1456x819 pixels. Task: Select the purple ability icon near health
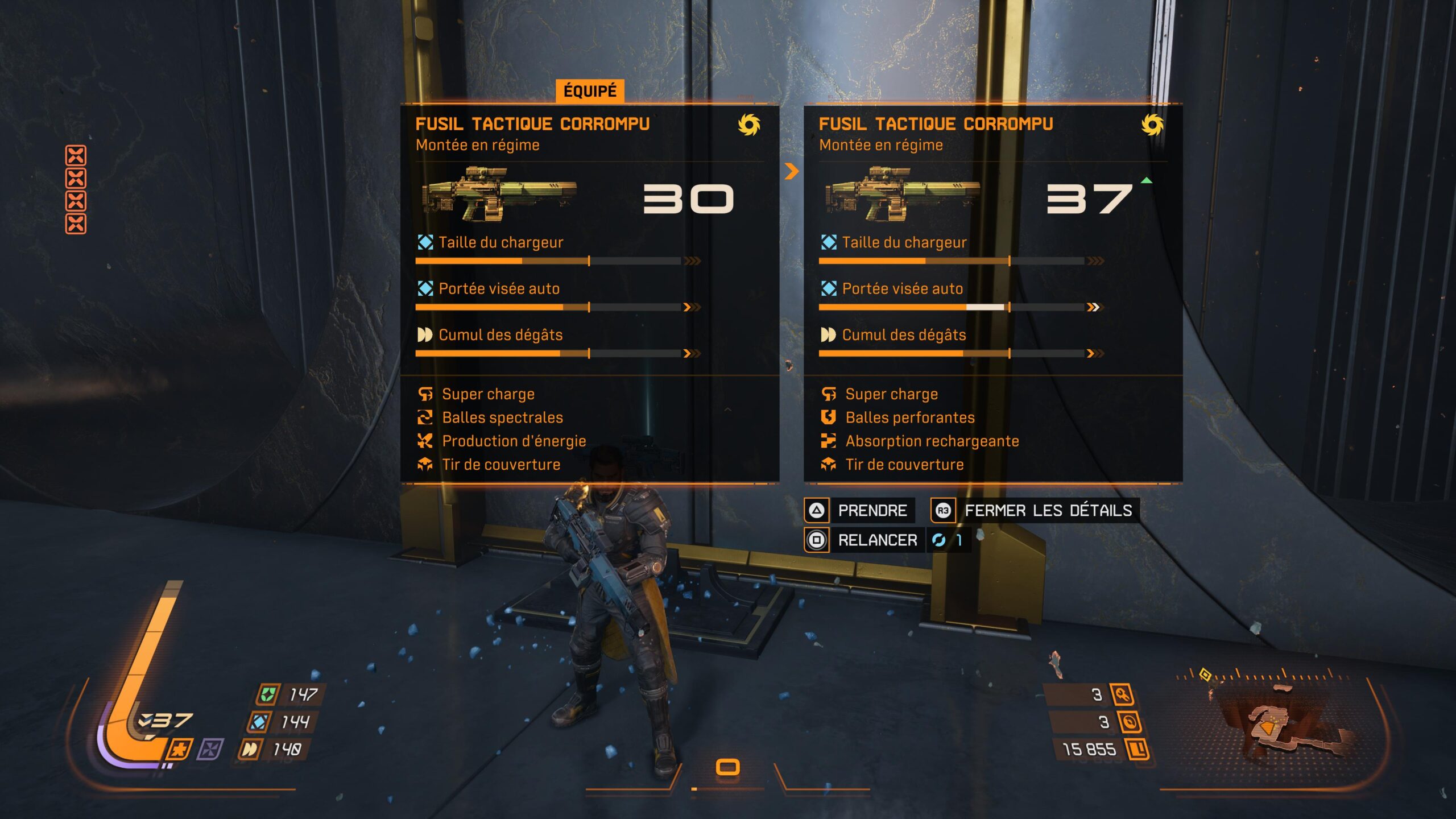210,749
